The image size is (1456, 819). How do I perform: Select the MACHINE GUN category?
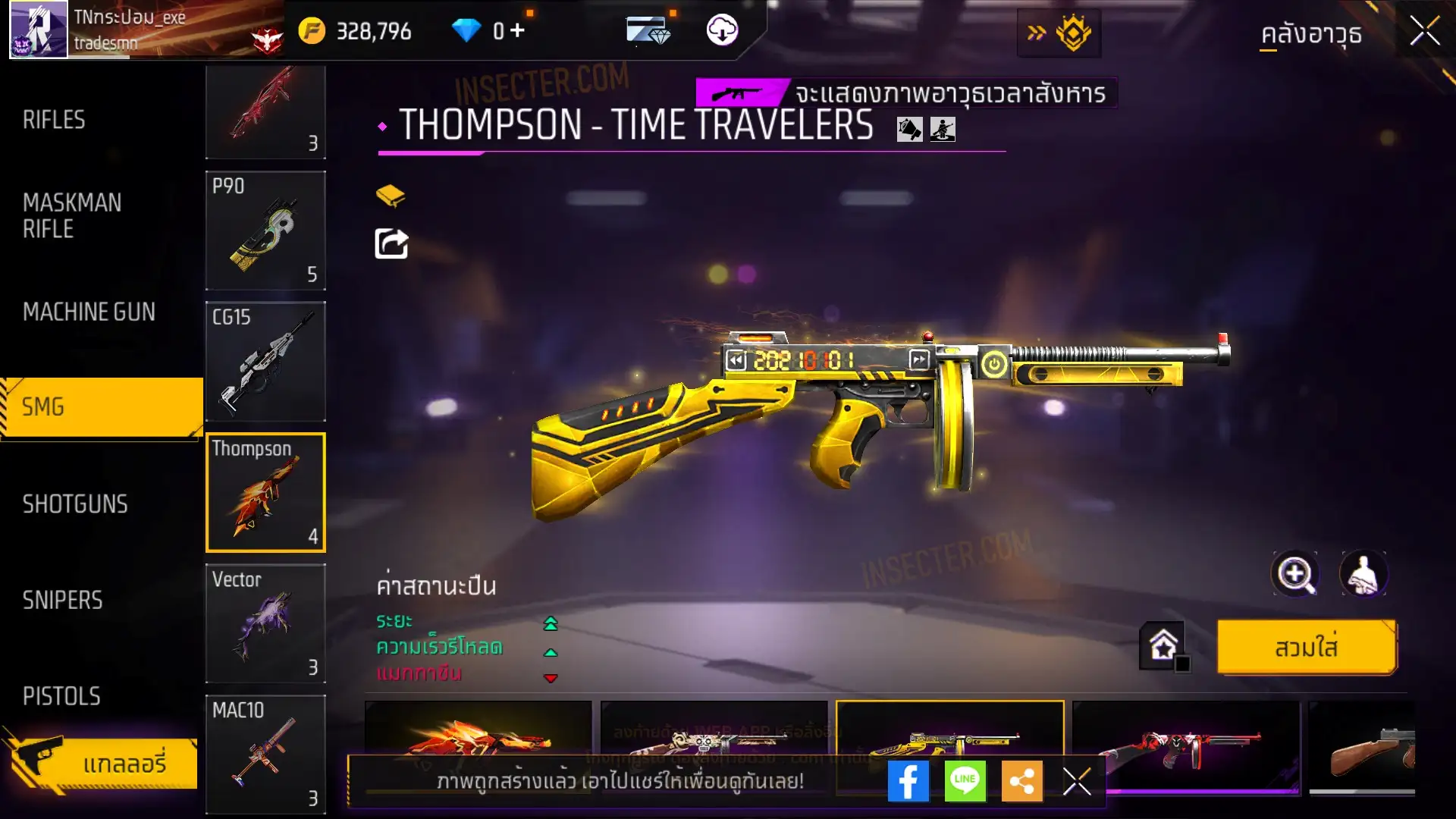[89, 312]
